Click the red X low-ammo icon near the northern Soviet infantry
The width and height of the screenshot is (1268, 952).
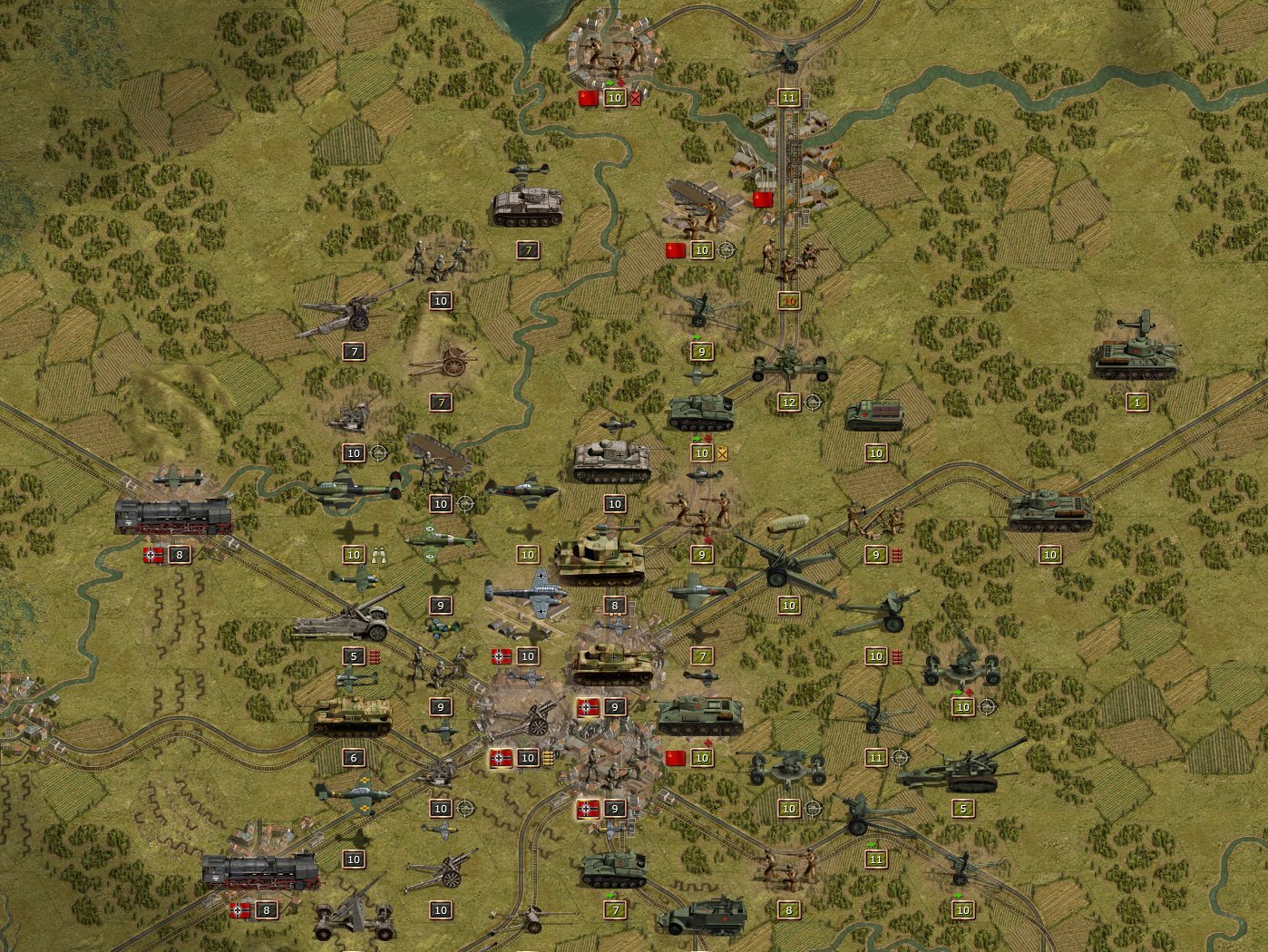(635, 98)
